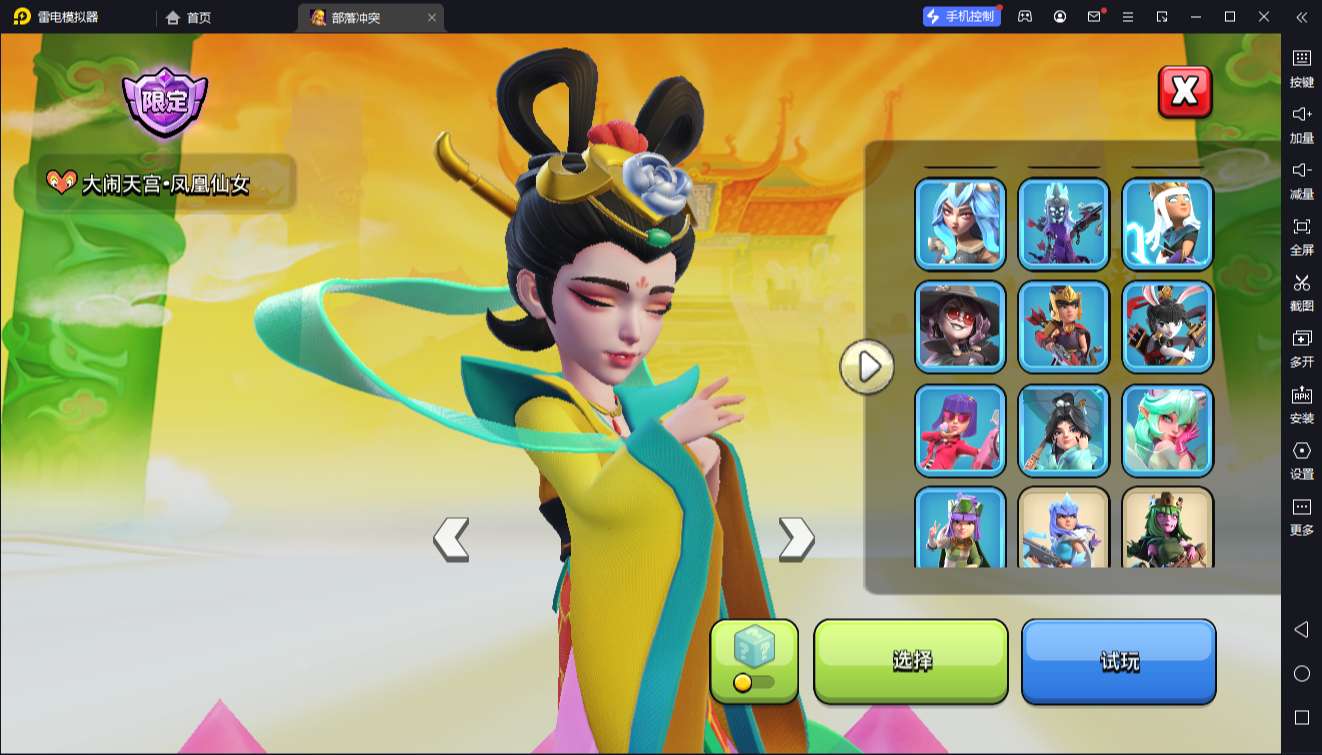The image size is (1322, 755).
Task: Select the green-crowned peace-sign queen skin
Action: tap(960, 528)
